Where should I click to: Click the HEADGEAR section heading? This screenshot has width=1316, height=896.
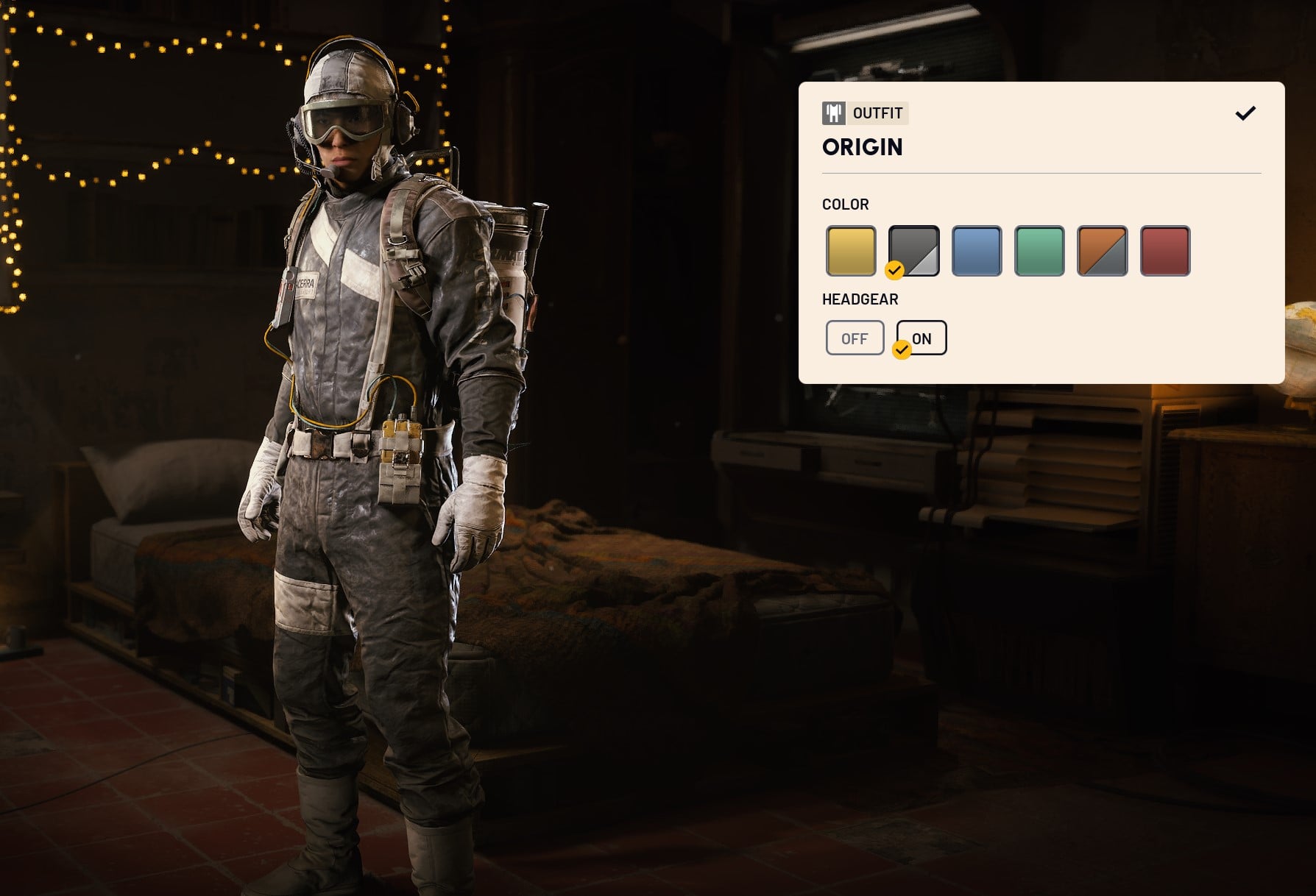pos(860,299)
